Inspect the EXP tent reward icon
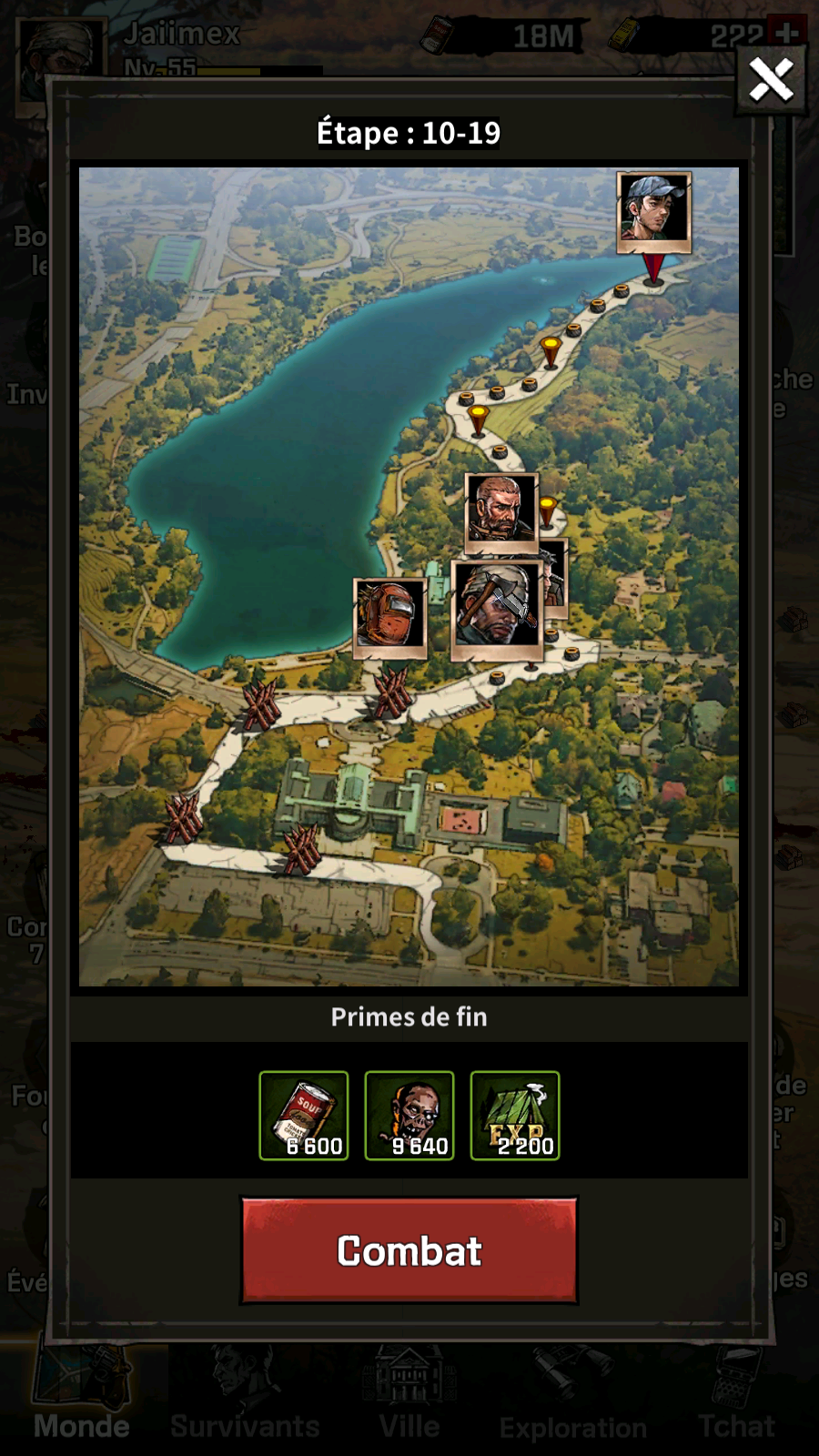Viewport: 819px width, 1456px height. pyautogui.click(x=515, y=1116)
